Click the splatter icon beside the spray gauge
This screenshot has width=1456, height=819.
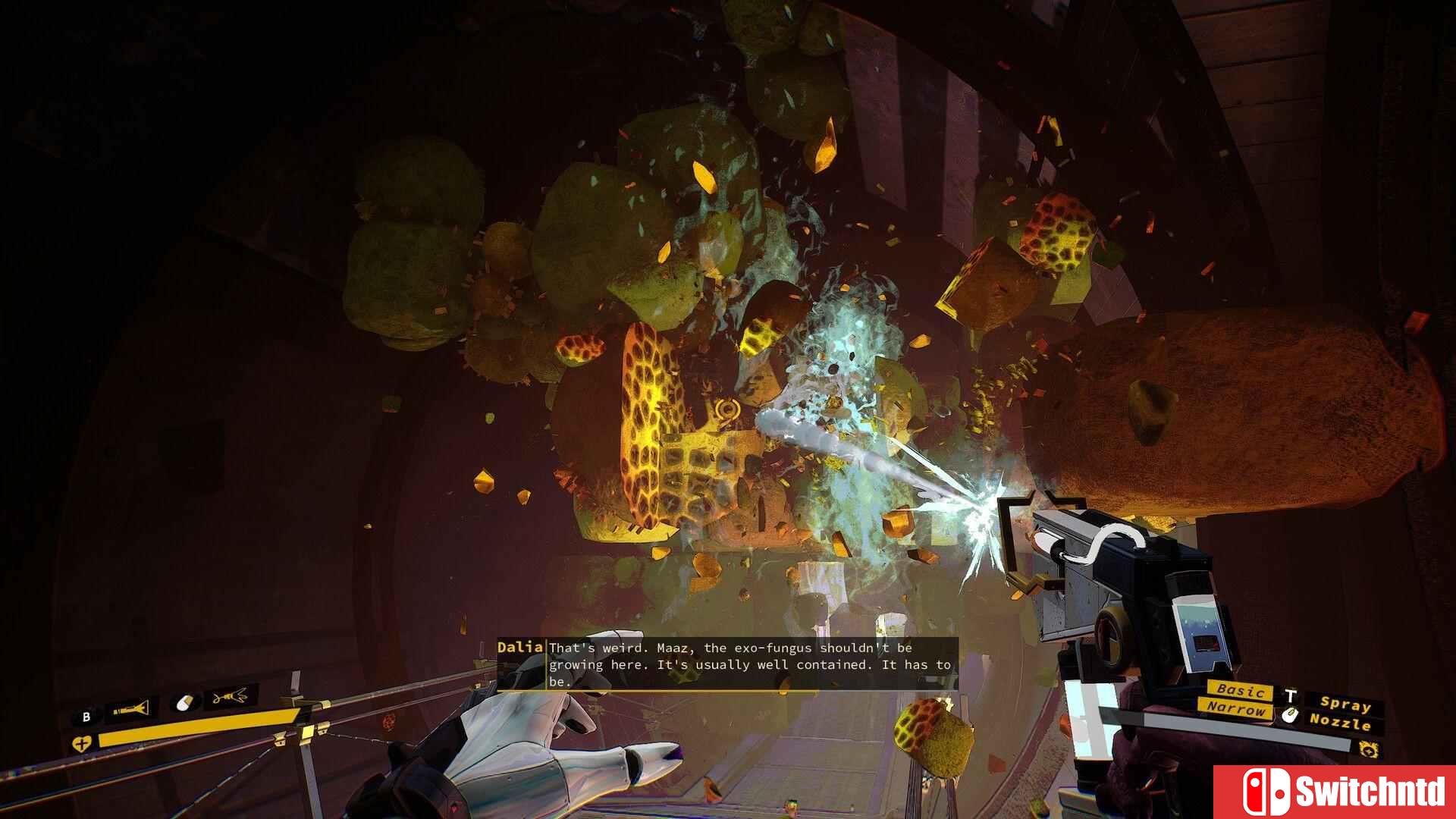tap(1369, 750)
